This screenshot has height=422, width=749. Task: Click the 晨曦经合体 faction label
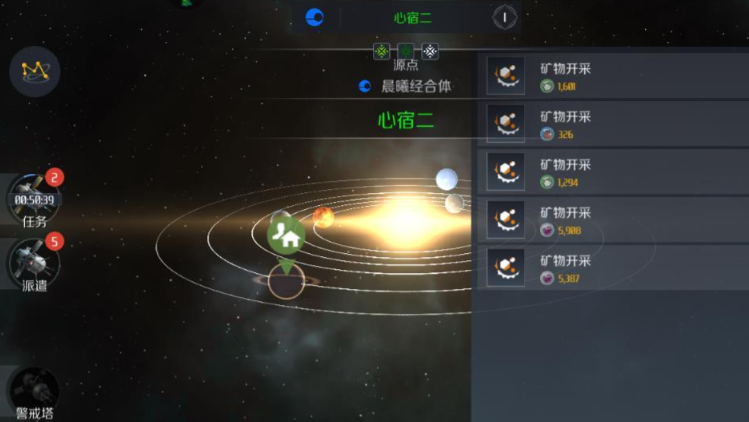click(416, 87)
